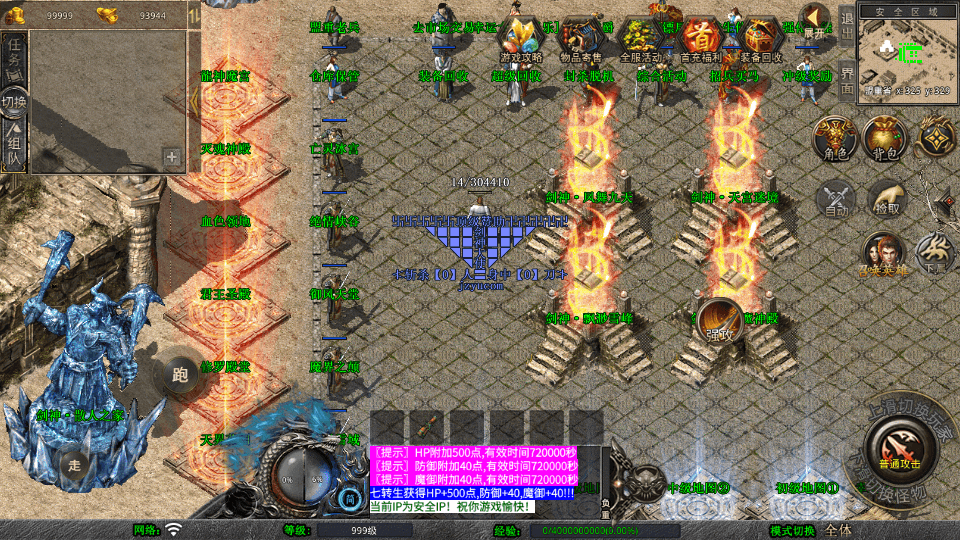The width and height of the screenshot is (960, 540).
Task: Open the 背包 bag inventory
Action: click(883, 137)
